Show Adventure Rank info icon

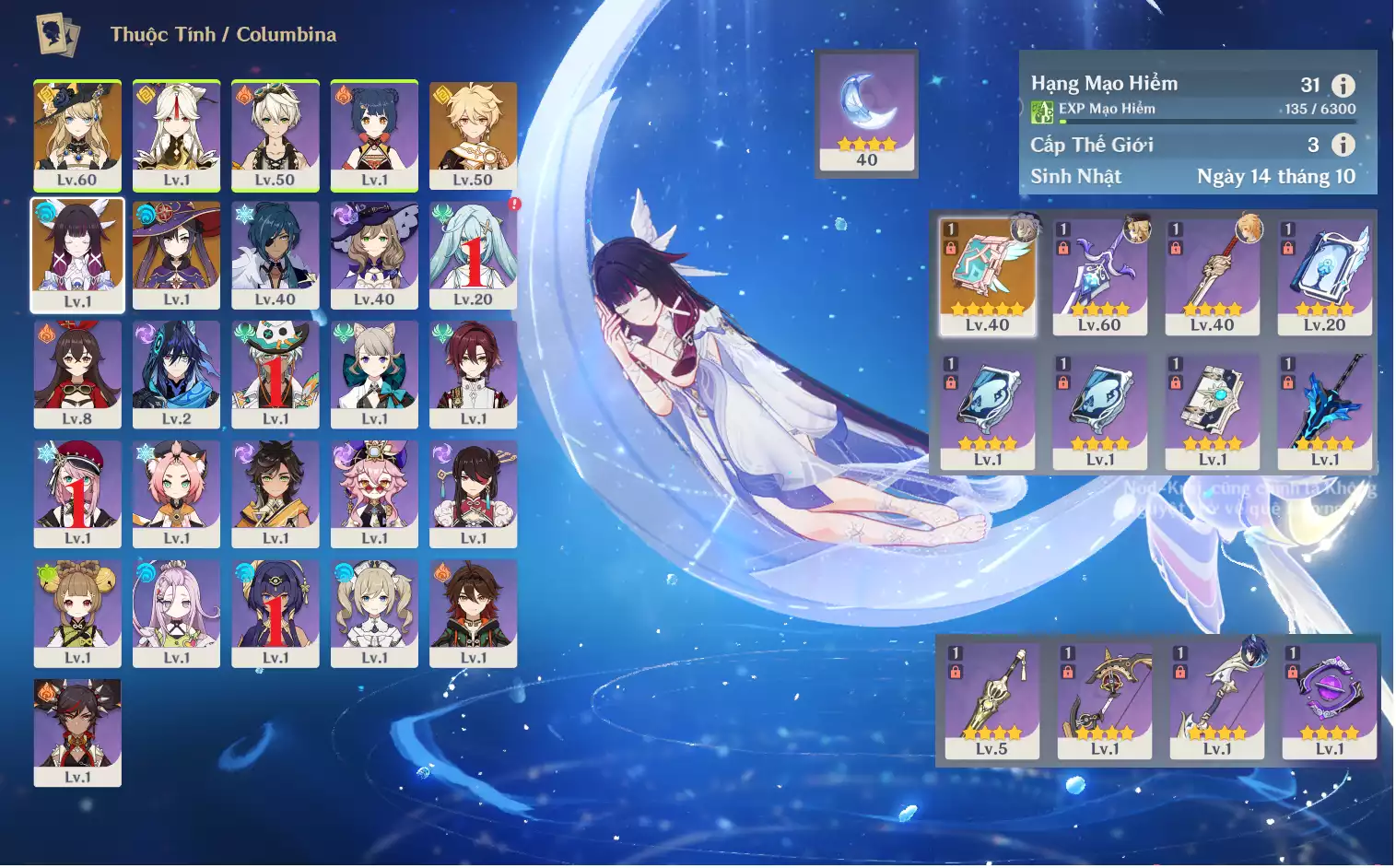[x=1343, y=86]
